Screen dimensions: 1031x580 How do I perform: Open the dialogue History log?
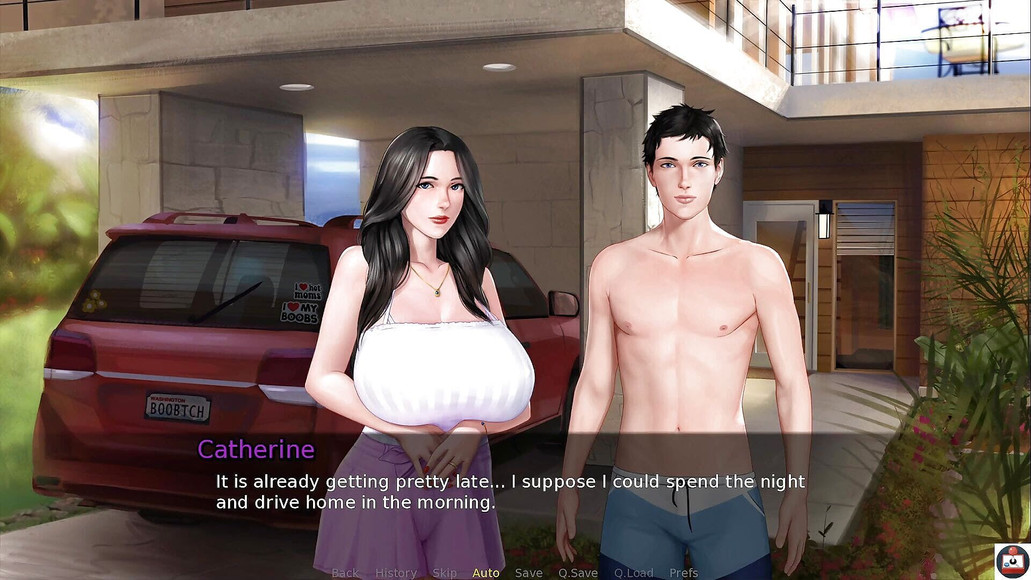396,573
